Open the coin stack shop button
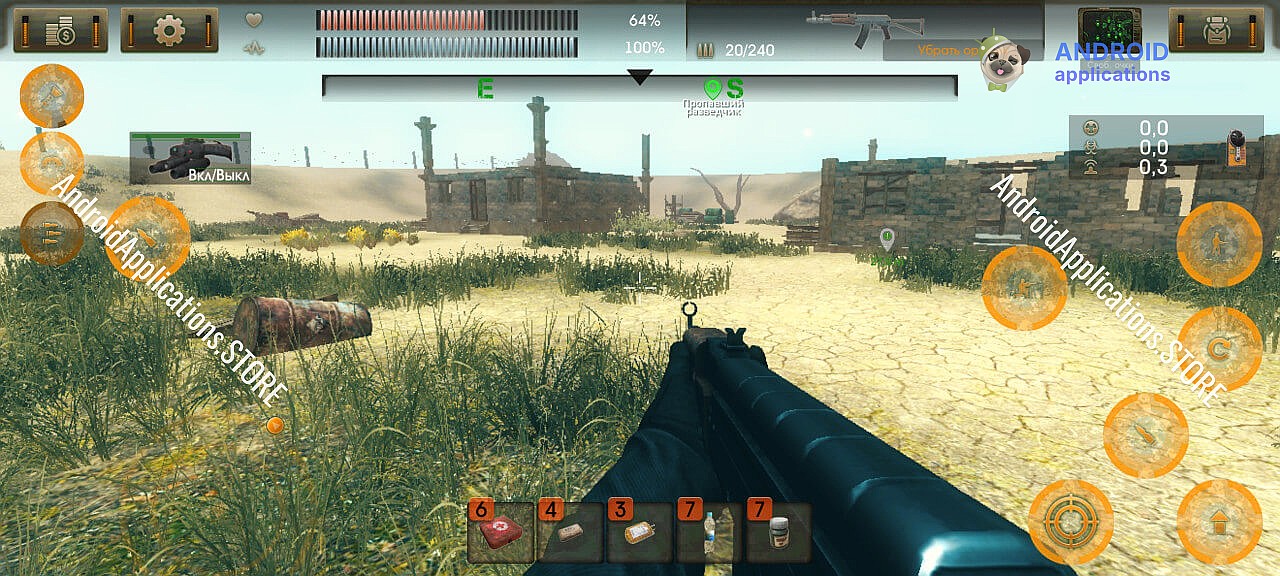Screen dimensions: 1280x576 pos(60,30)
